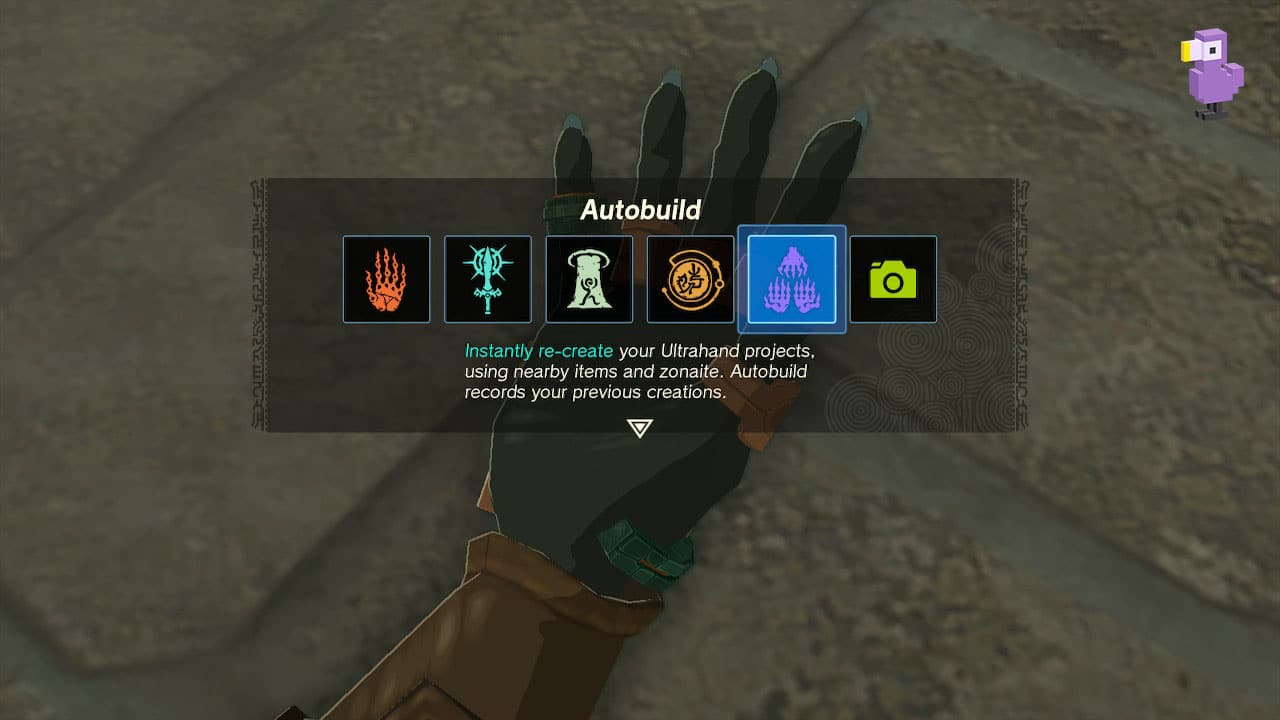Click the 'Autobuild' title at panel top
The height and width of the screenshot is (720, 1280).
click(x=640, y=211)
